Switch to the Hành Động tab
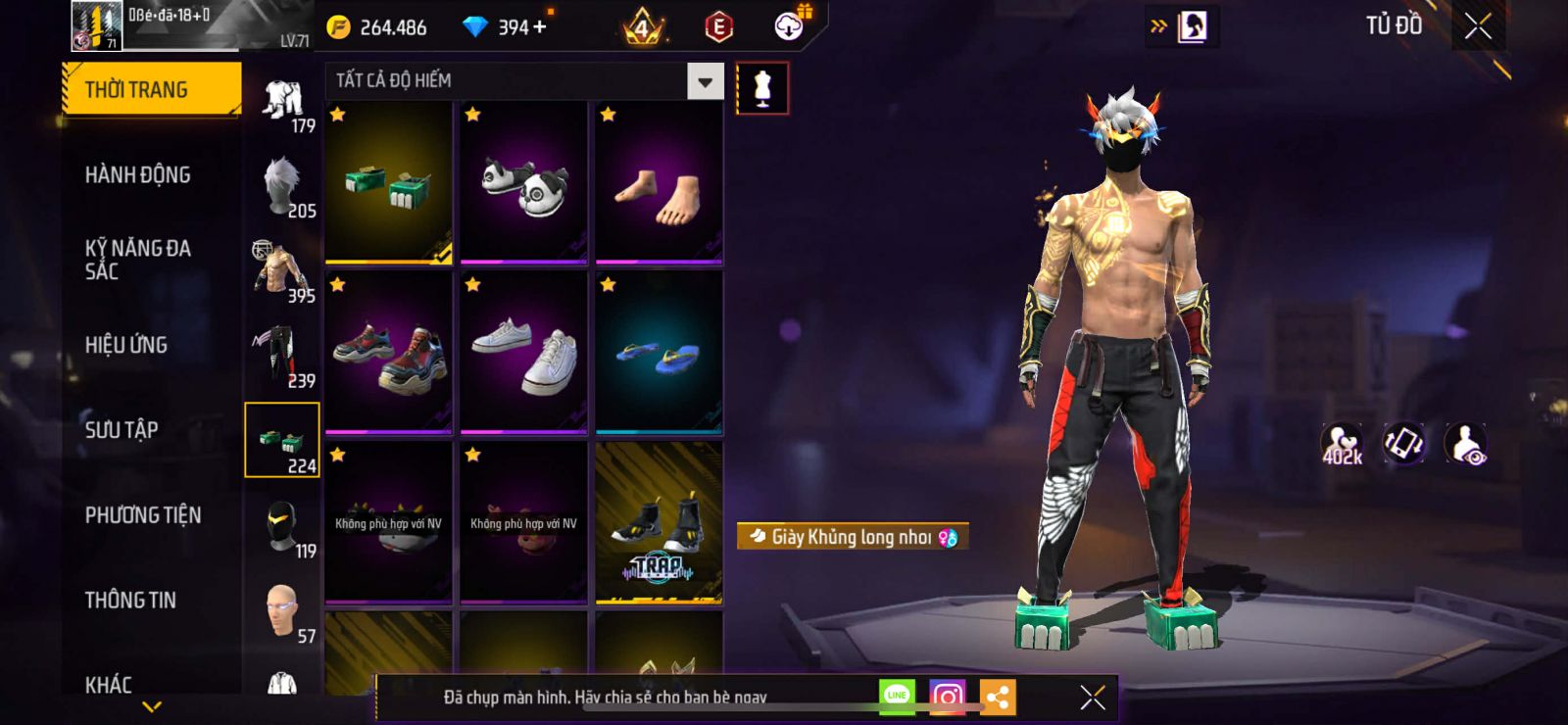Screen dimensions: 1568x725 pyautogui.click(x=137, y=175)
